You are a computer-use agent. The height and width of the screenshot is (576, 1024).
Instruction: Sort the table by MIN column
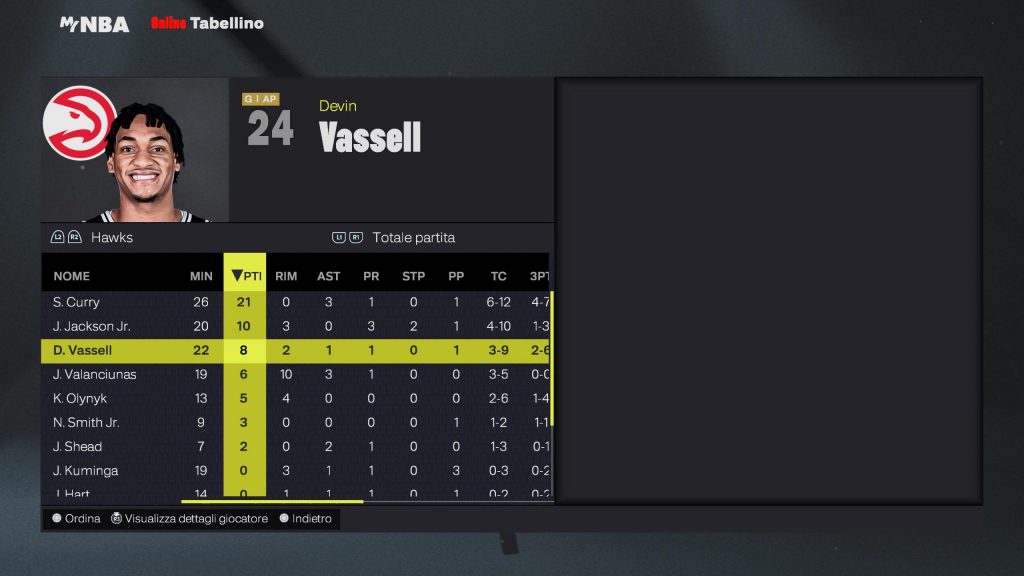(201, 276)
